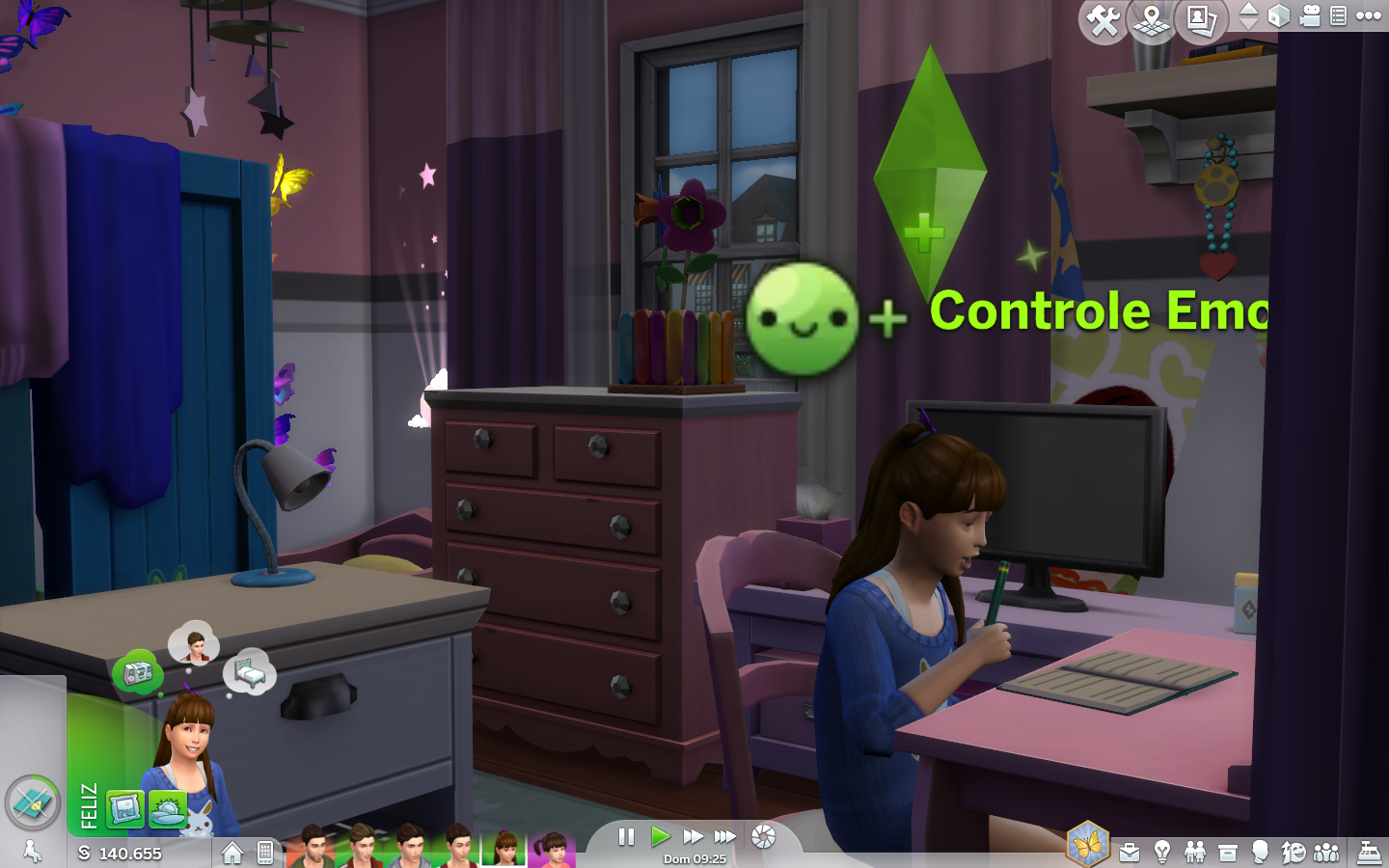Open the Gallery photos icon

pos(1201,20)
